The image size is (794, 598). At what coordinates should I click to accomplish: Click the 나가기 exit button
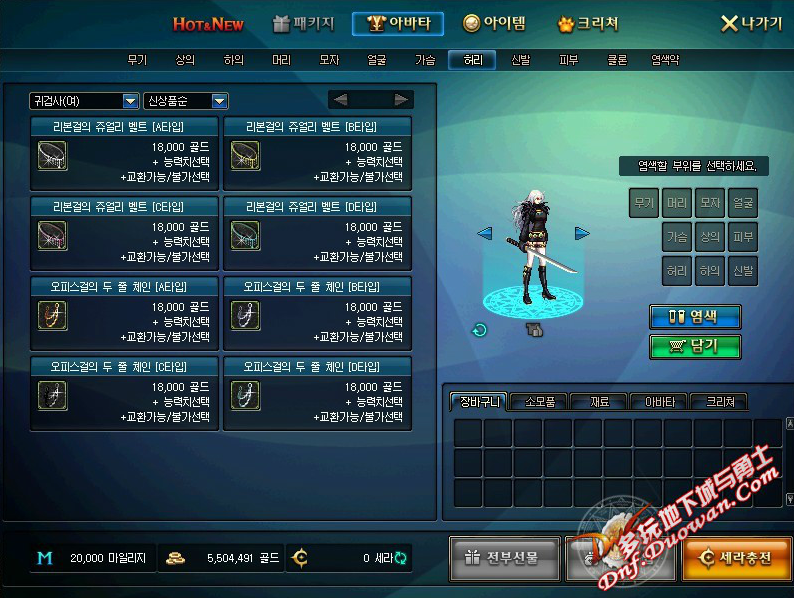751,23
